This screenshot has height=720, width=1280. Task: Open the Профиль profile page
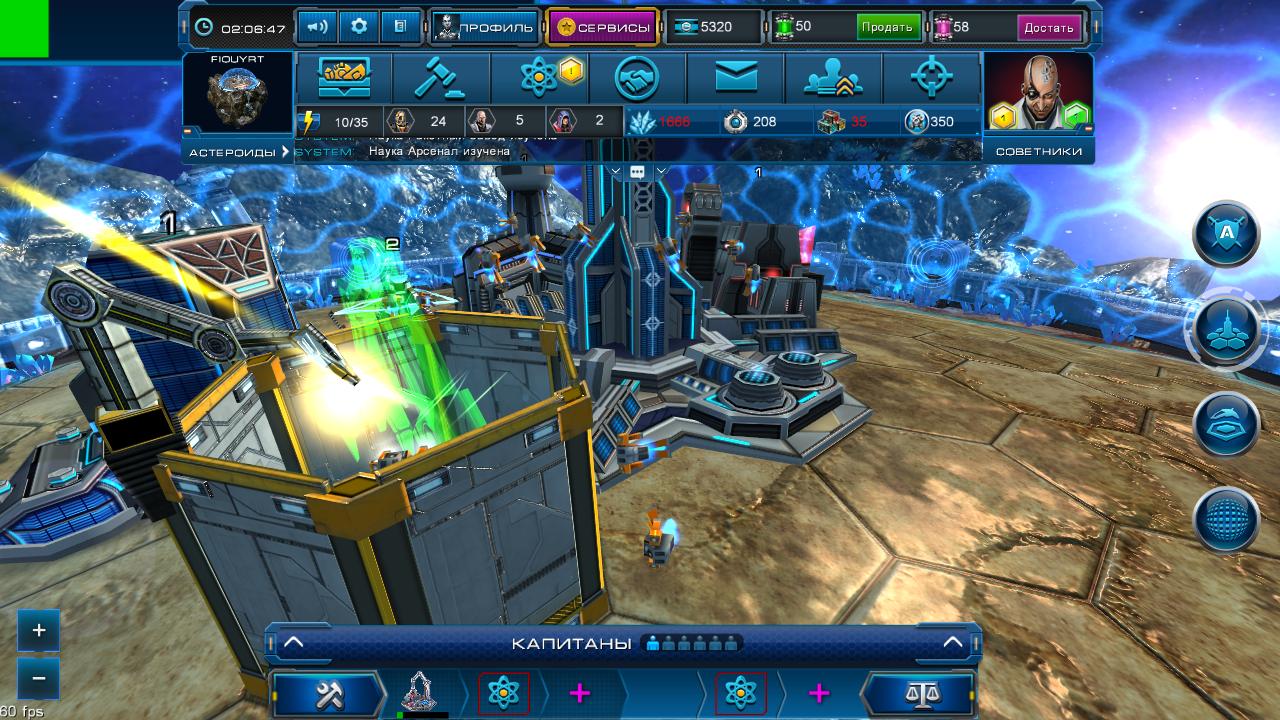pyautogui.click(x=486, y=27)
